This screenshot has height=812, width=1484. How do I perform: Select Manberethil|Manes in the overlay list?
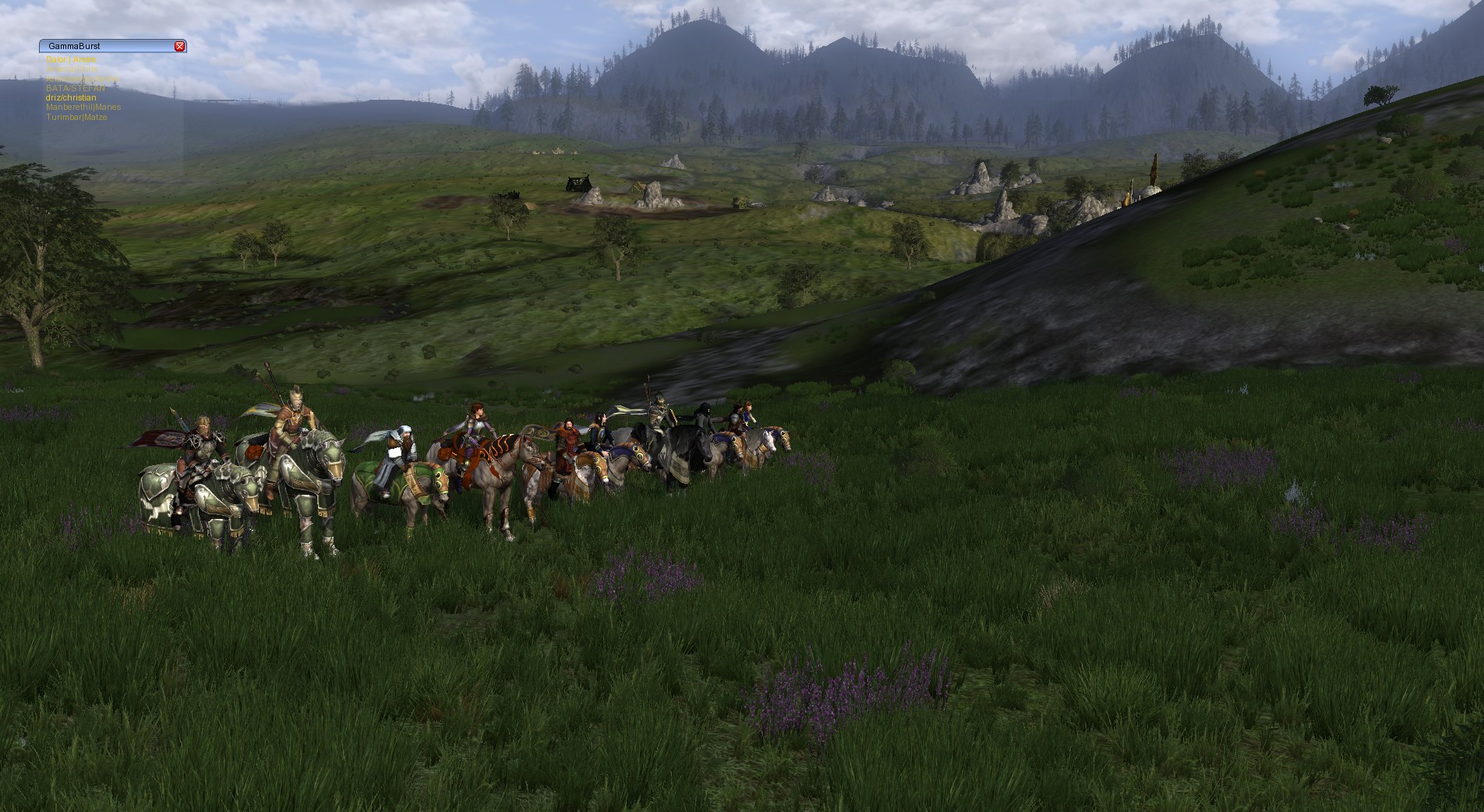coord(83,108)
